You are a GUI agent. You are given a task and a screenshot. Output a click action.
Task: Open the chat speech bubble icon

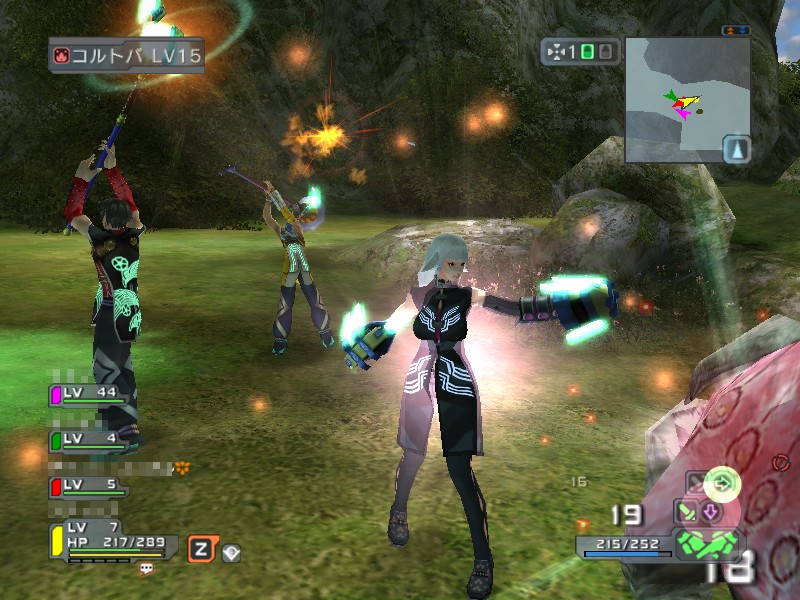[146, 569]
